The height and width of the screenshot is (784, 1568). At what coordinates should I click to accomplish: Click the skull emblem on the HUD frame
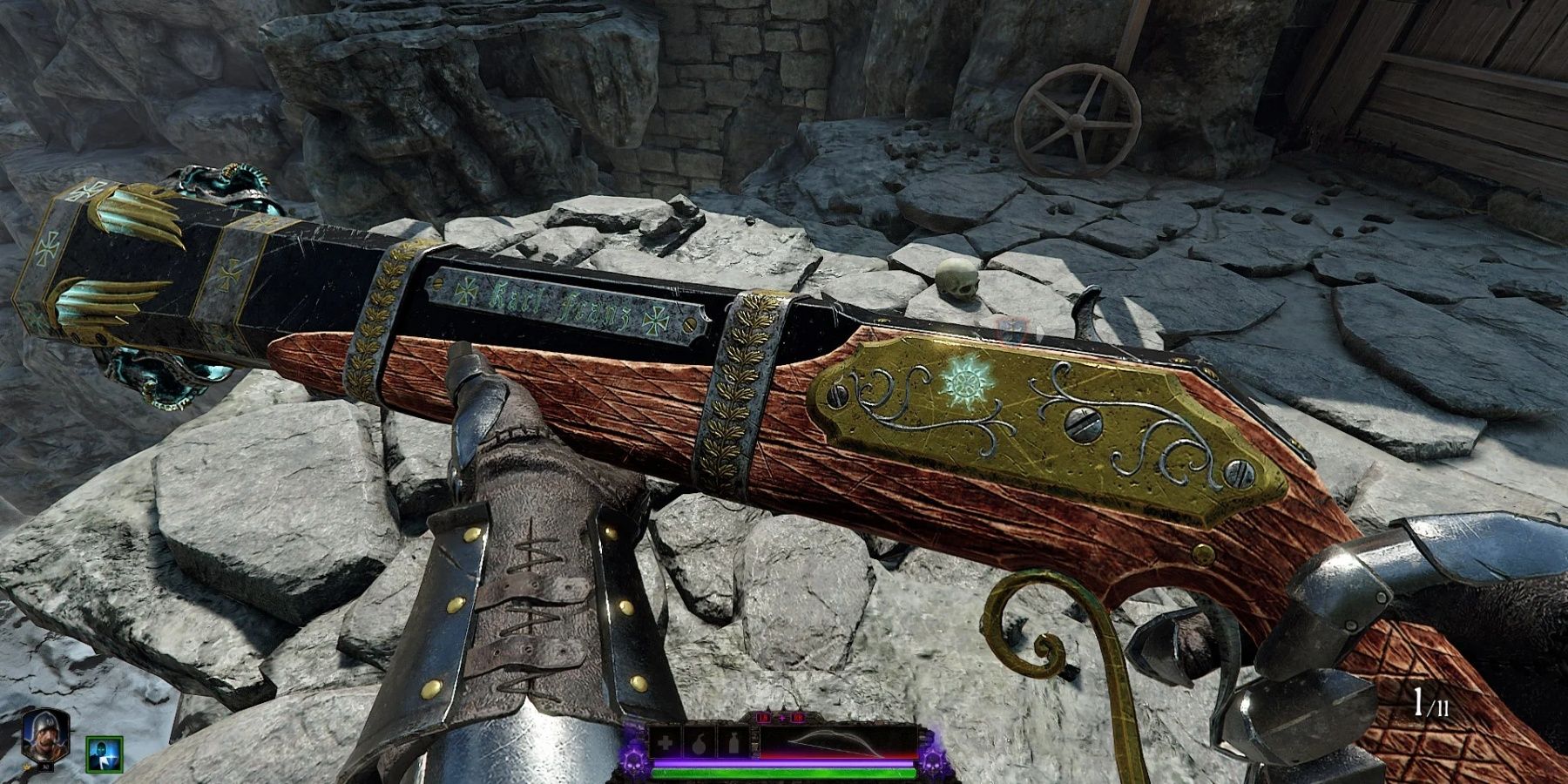633,760
